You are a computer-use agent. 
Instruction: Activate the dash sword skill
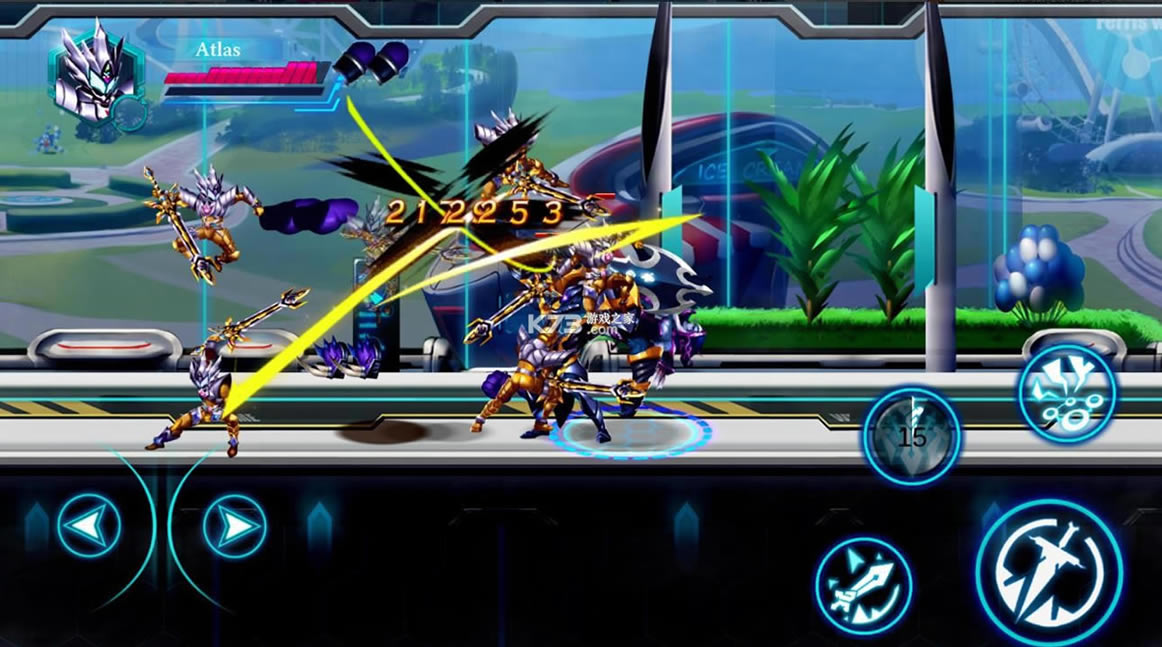coord(864,586)
